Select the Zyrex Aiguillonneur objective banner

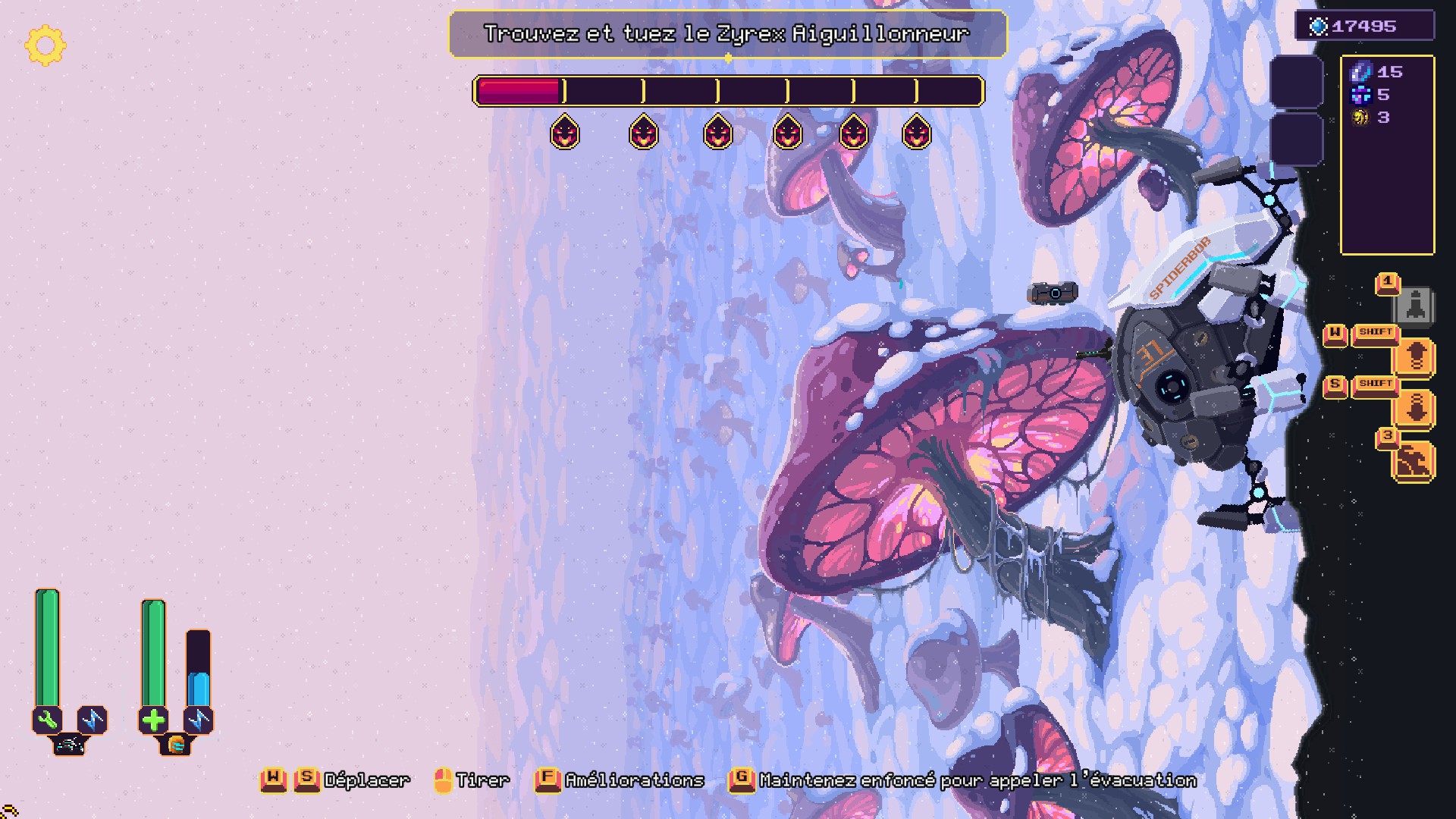tap(727, 34)
